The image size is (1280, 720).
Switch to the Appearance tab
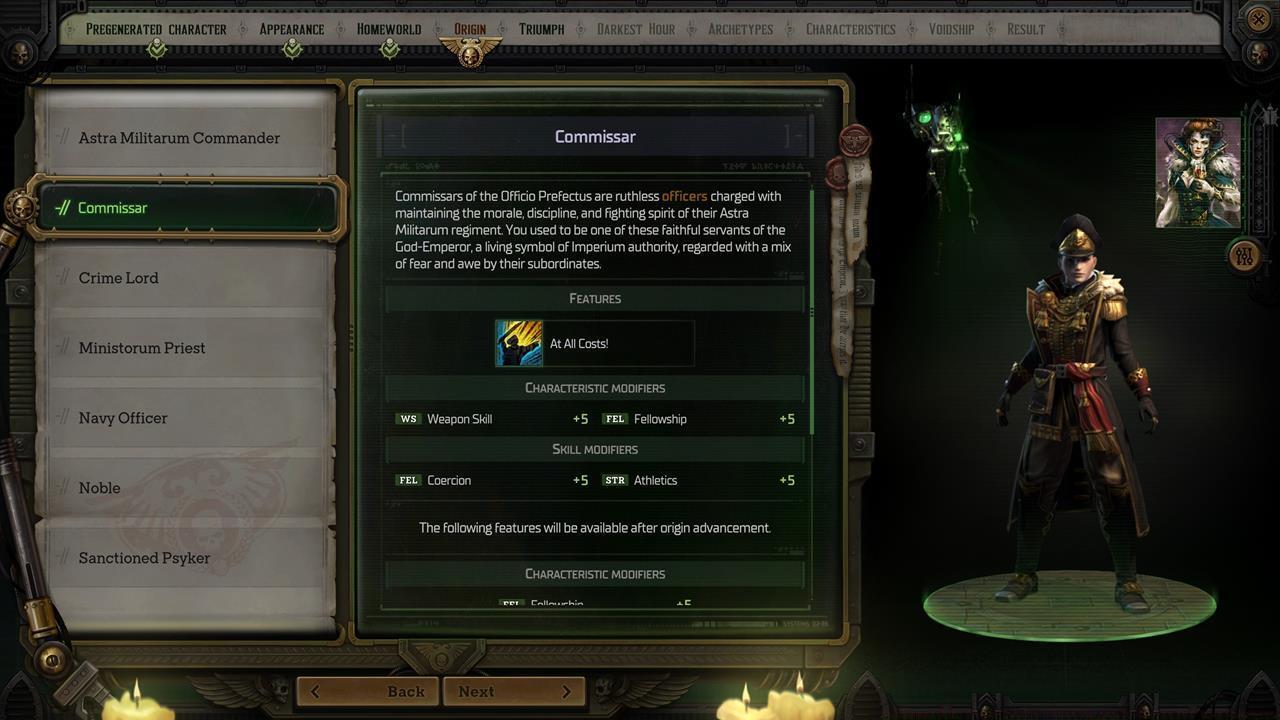pyautogui.click(x=291, y=29)
